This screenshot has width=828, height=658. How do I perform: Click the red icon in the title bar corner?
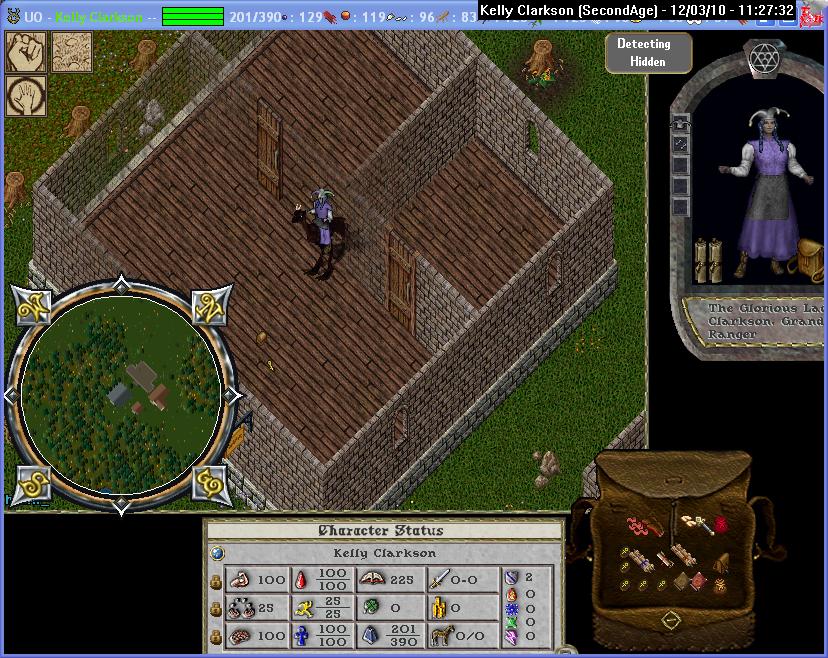[x=813, y=10]
